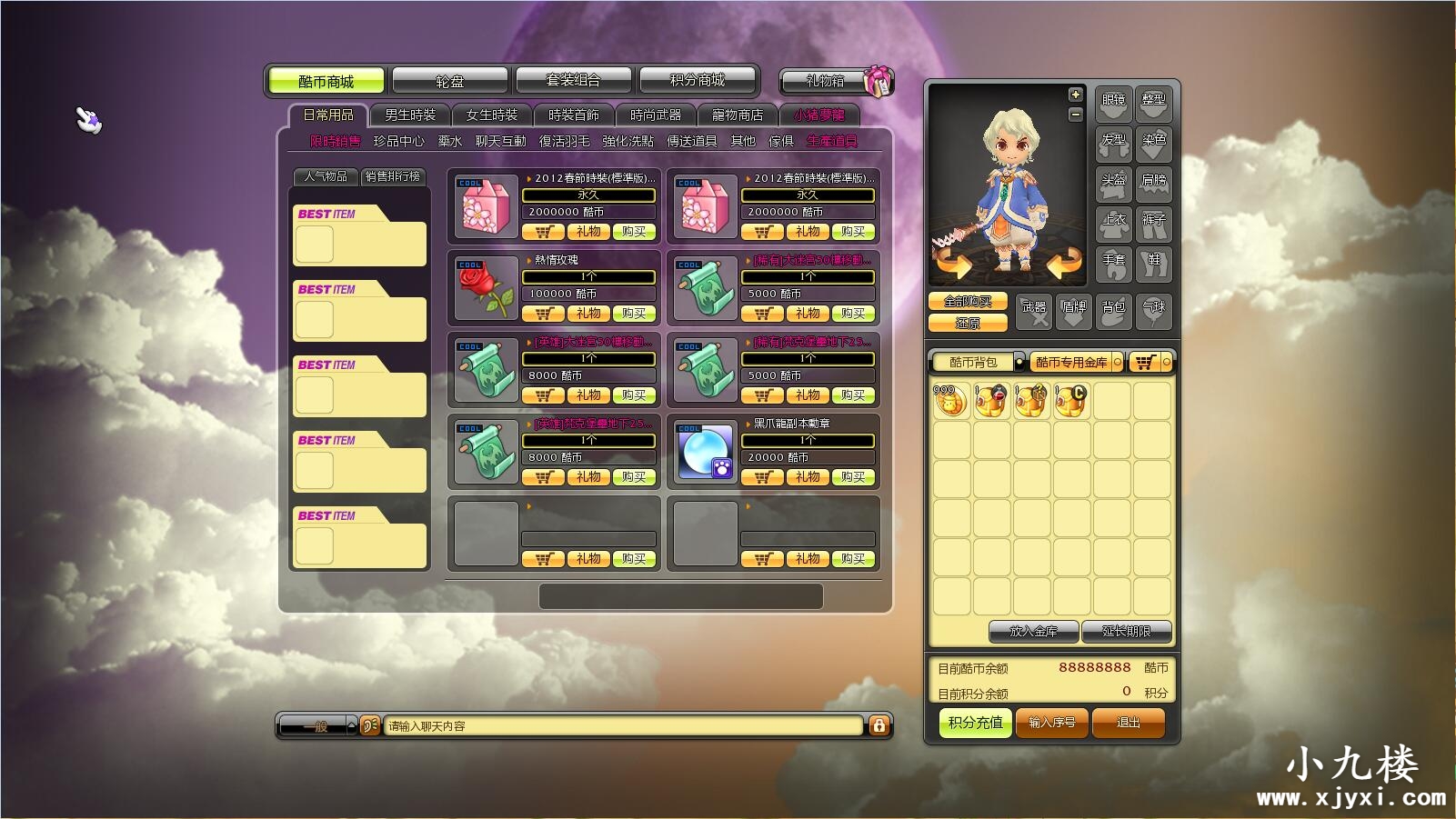
Task: Select the 武器 (weapon) preview icon
Action: pos(1033,311)
